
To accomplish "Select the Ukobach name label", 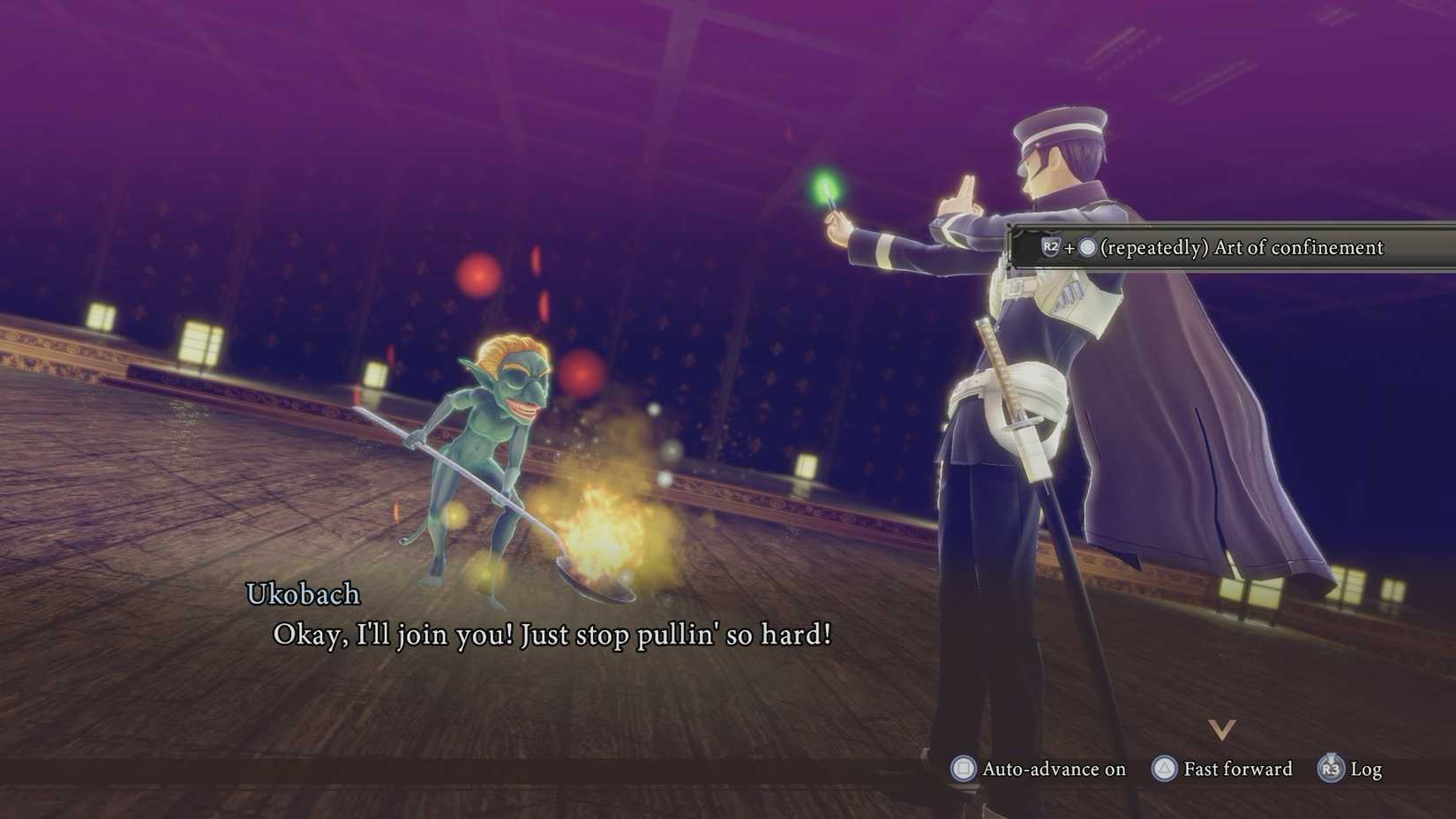I will pyautogui.click(x=302, y=595).
